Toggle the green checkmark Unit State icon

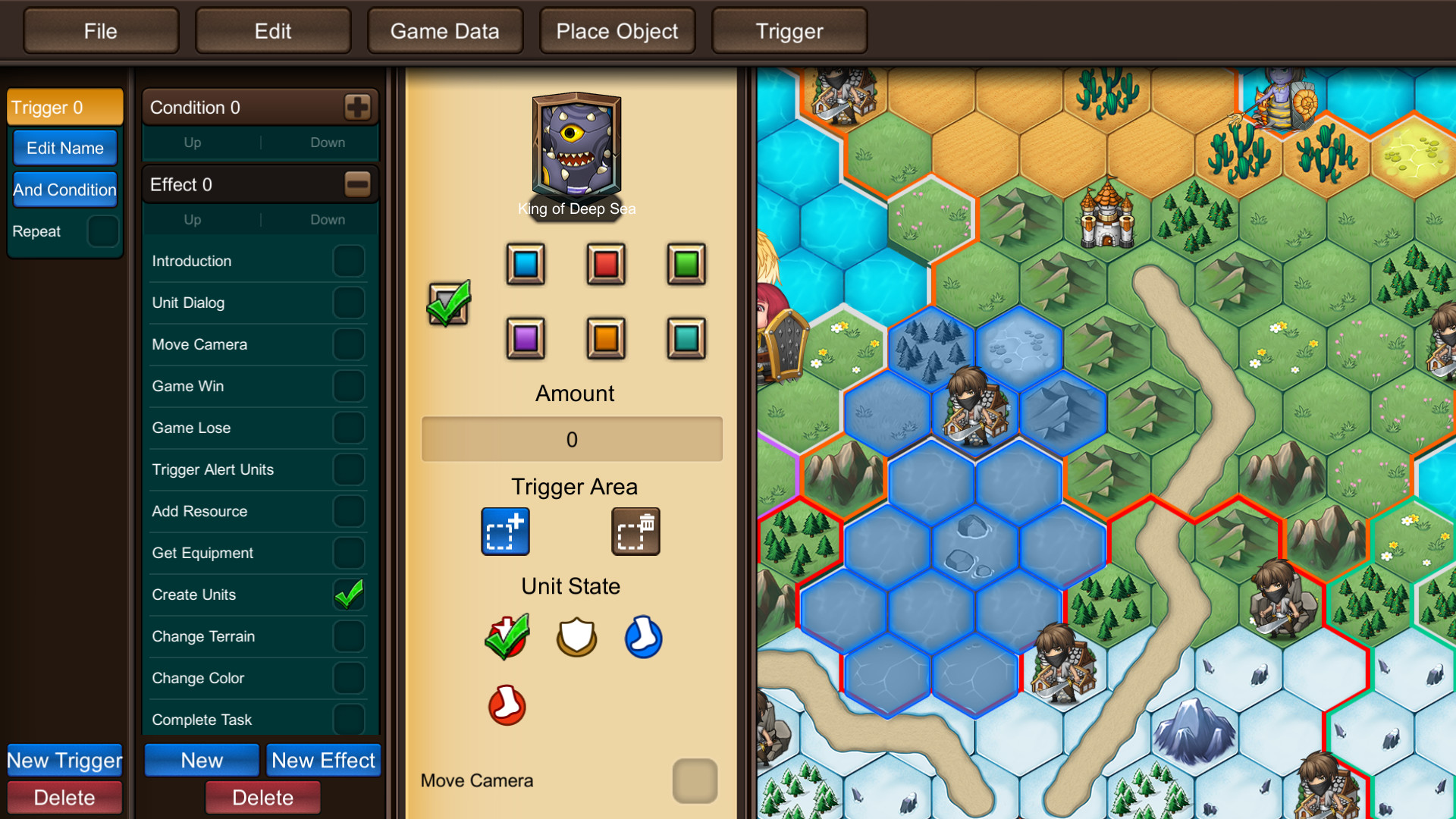507,637
